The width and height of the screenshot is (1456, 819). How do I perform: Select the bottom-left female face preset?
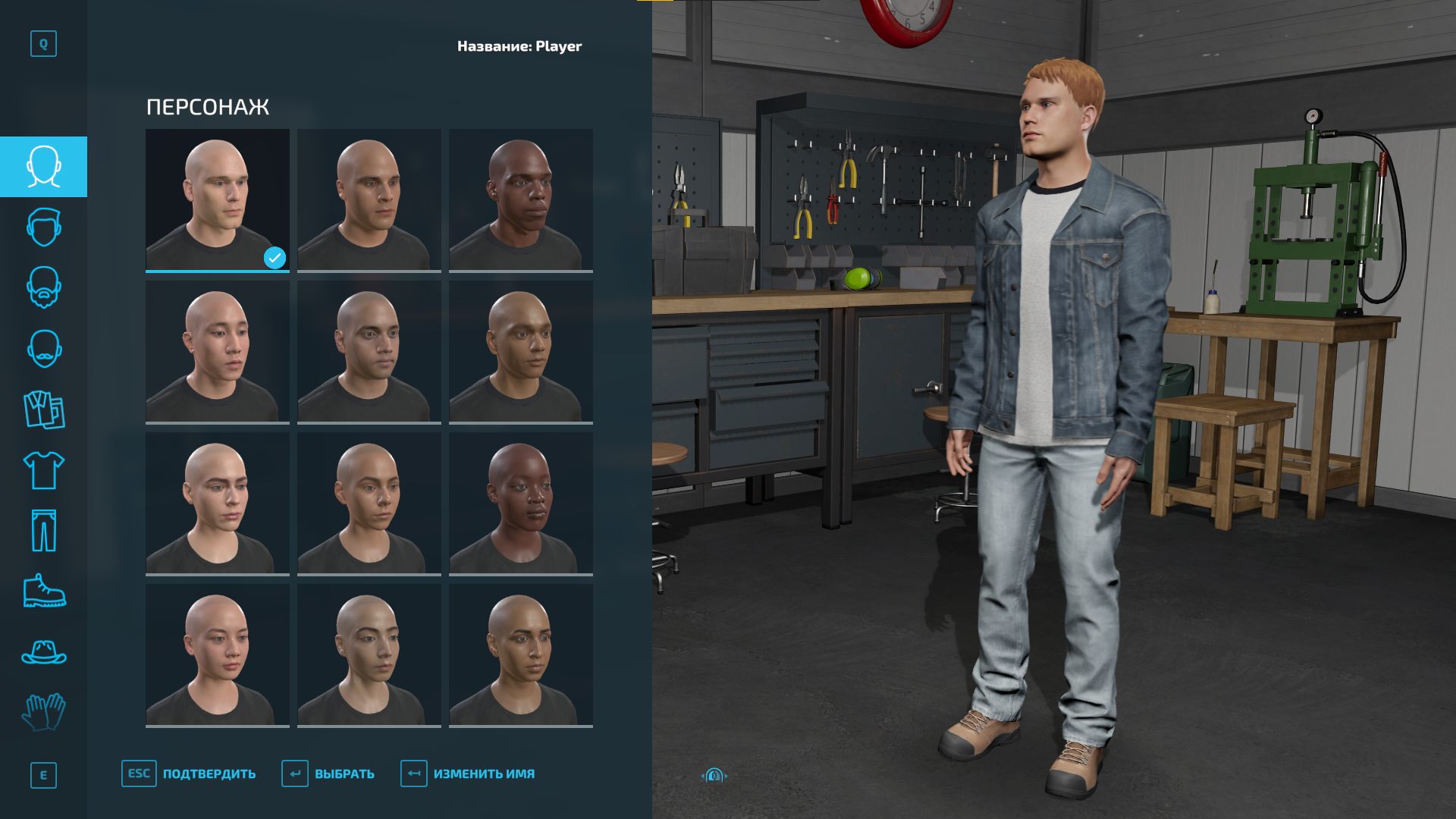tap(218, 655)
